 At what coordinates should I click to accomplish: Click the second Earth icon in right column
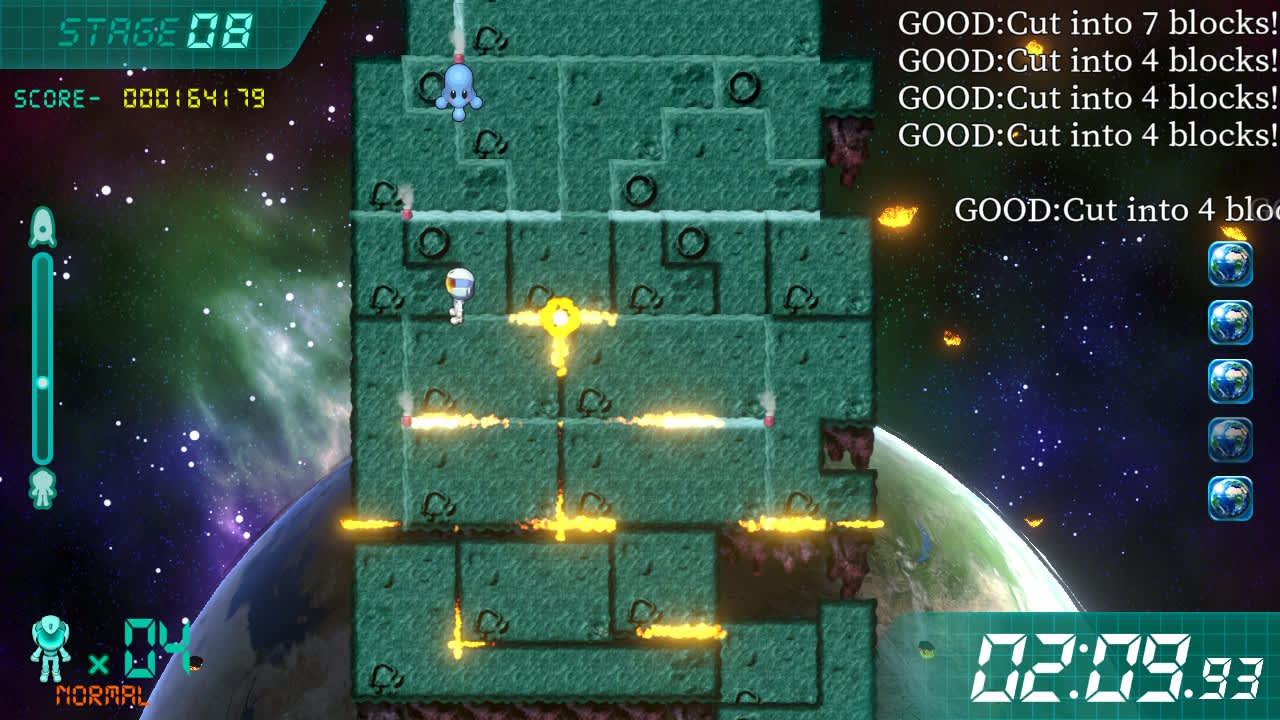(1229, 322)
